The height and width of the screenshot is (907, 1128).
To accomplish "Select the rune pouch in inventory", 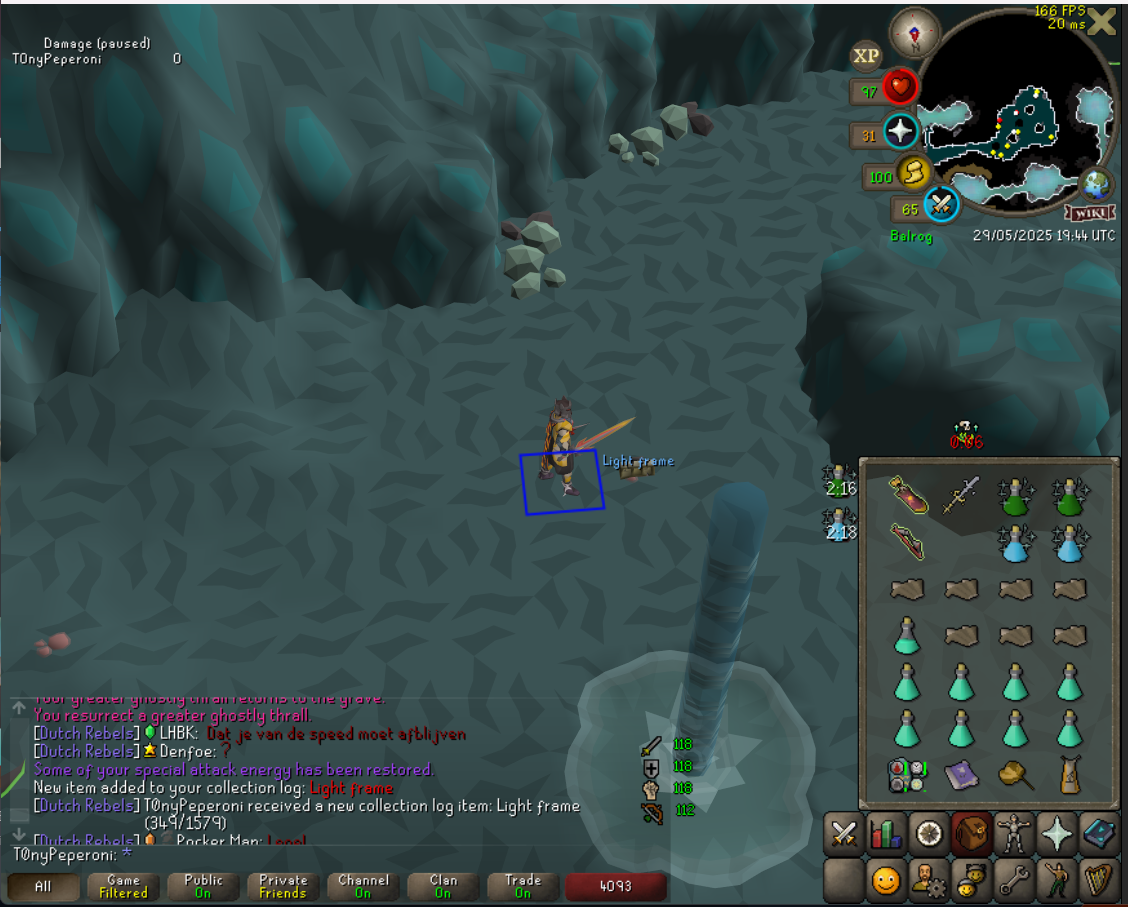I will click(906, 774).
